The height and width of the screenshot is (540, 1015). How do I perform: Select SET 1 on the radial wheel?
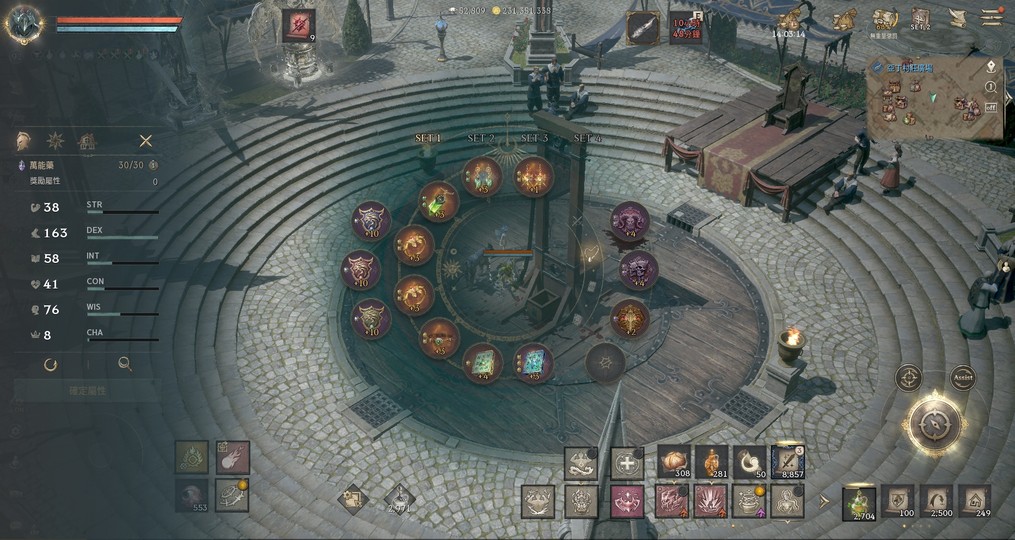point(428,138)
